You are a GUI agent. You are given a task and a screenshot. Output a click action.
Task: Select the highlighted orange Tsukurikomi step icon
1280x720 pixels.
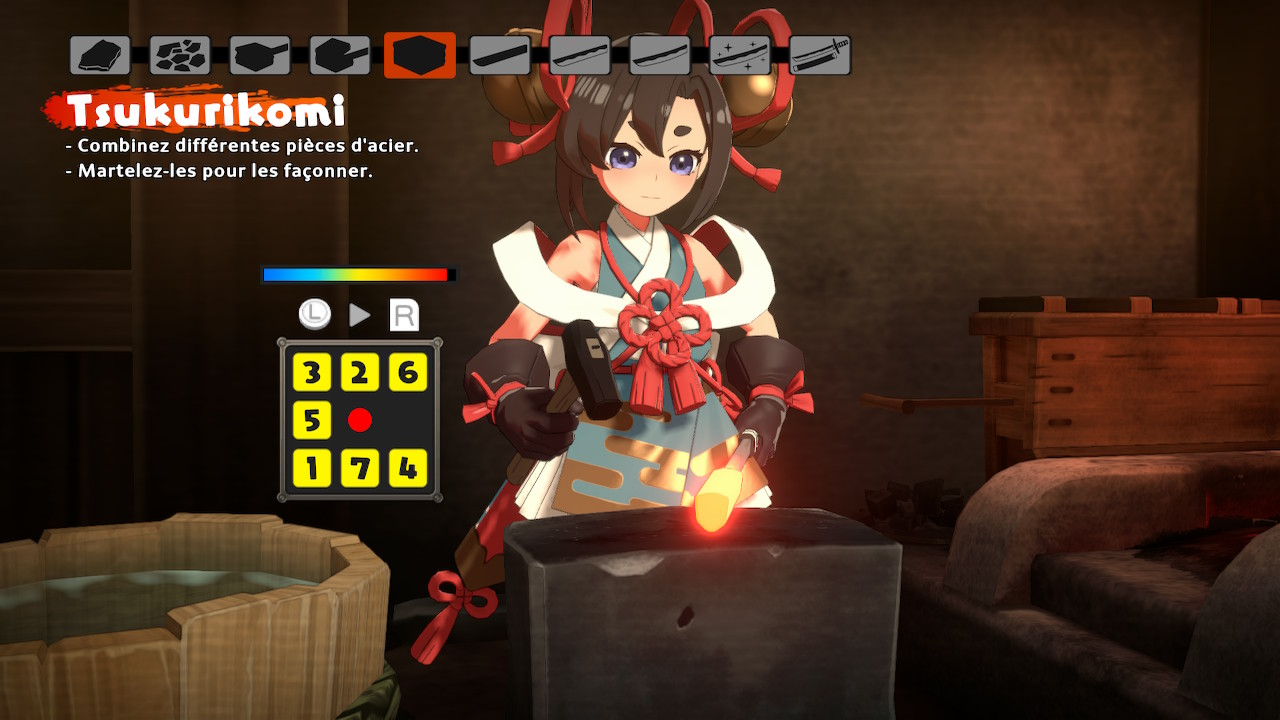coord(420,55)
